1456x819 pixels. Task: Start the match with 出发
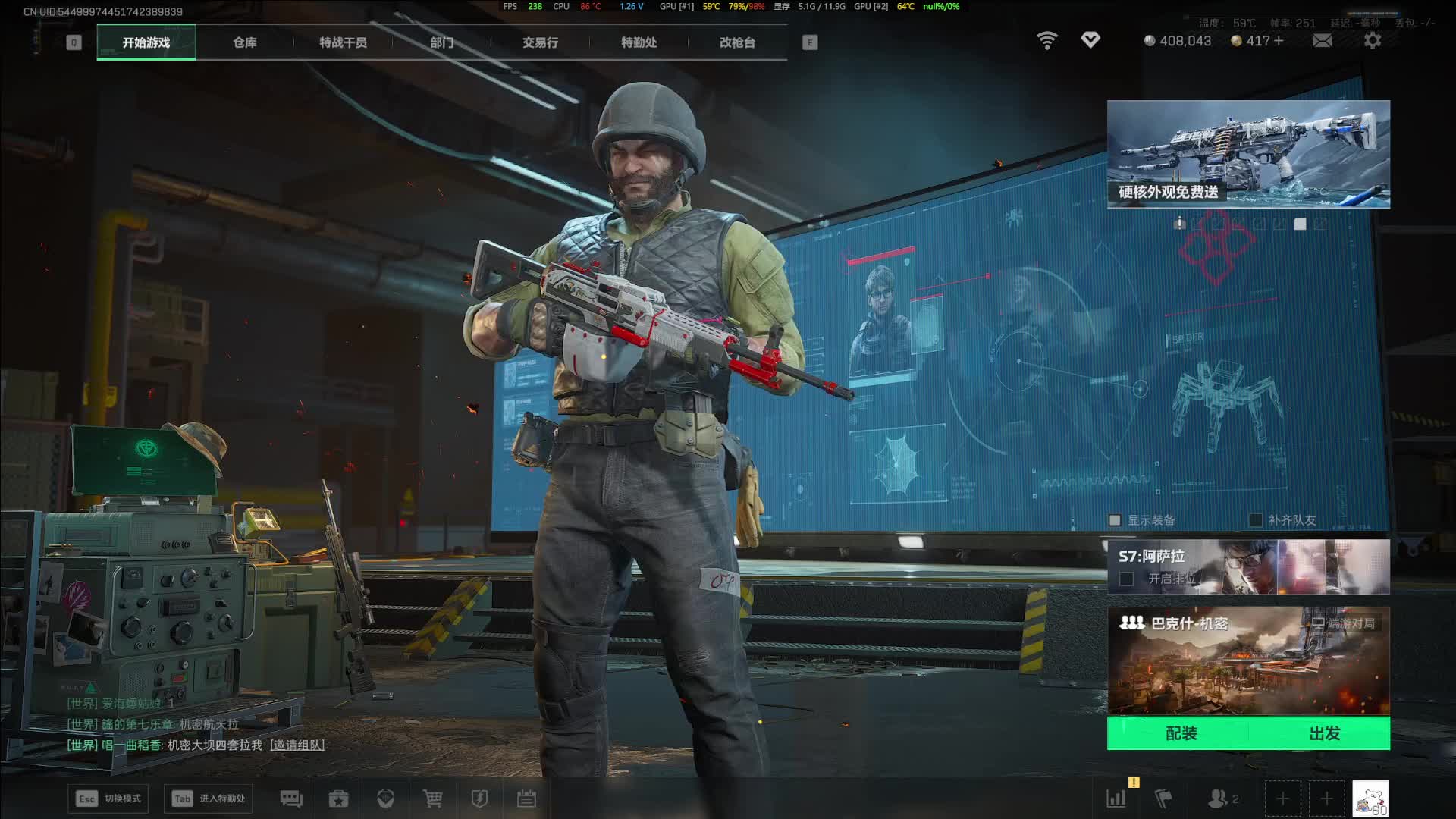pos(1324,733)
